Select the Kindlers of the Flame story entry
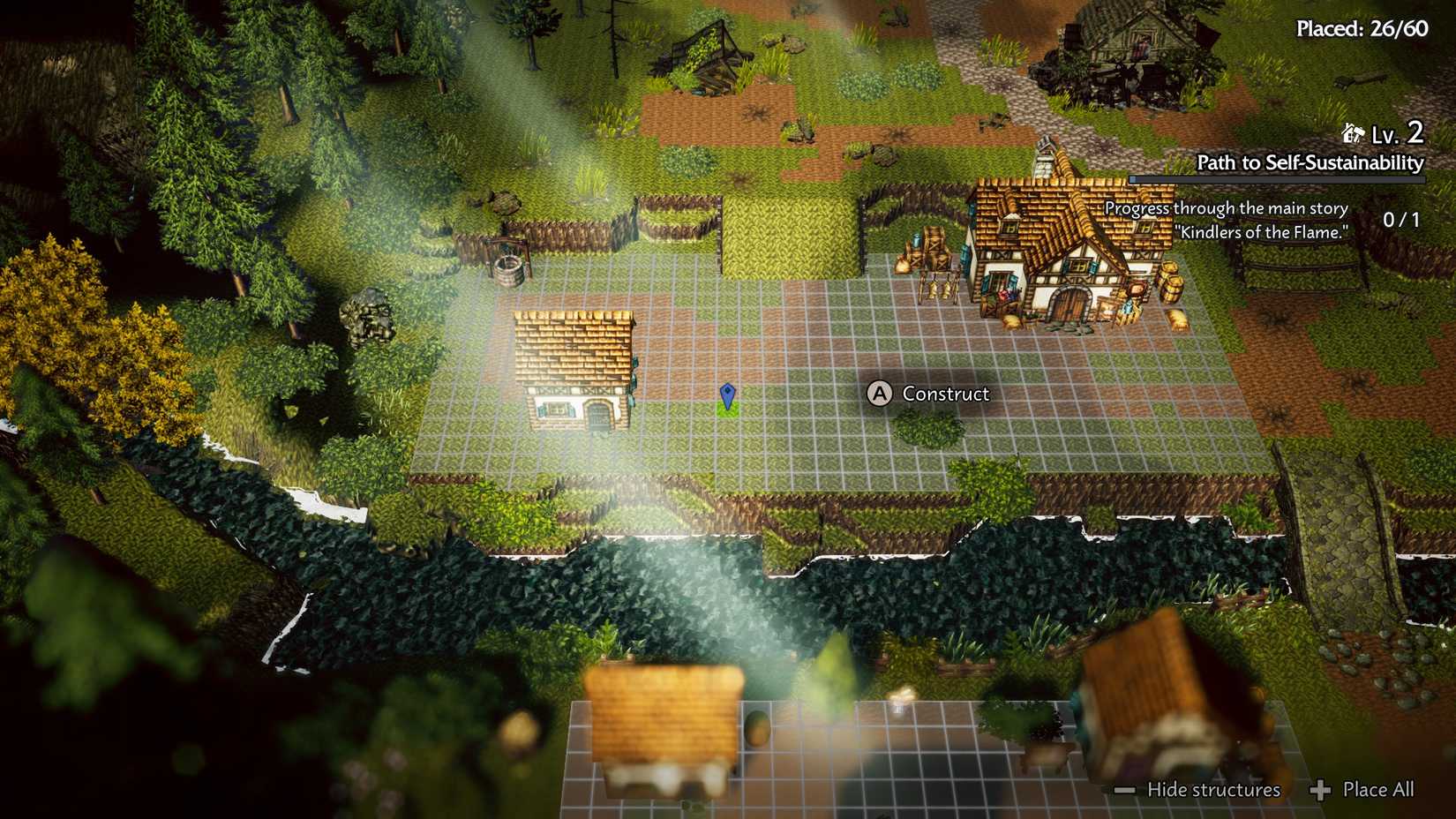The image size is (1456, 819). (x=1262, y=234)
